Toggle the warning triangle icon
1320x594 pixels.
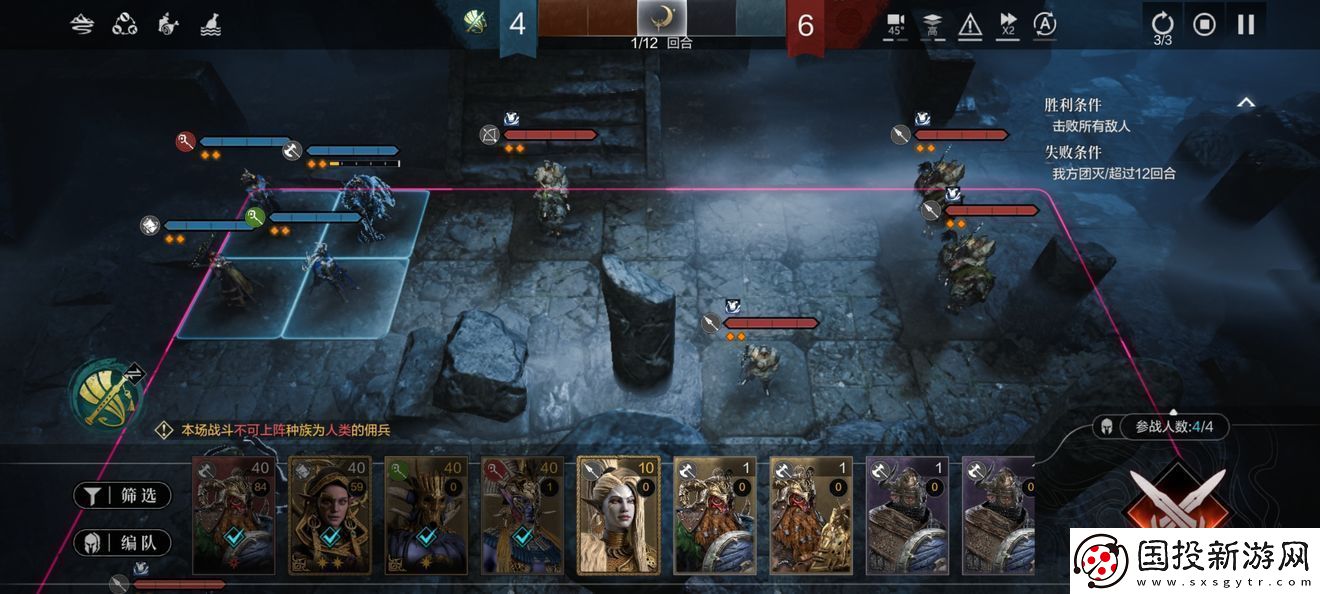tap(970, 25)
